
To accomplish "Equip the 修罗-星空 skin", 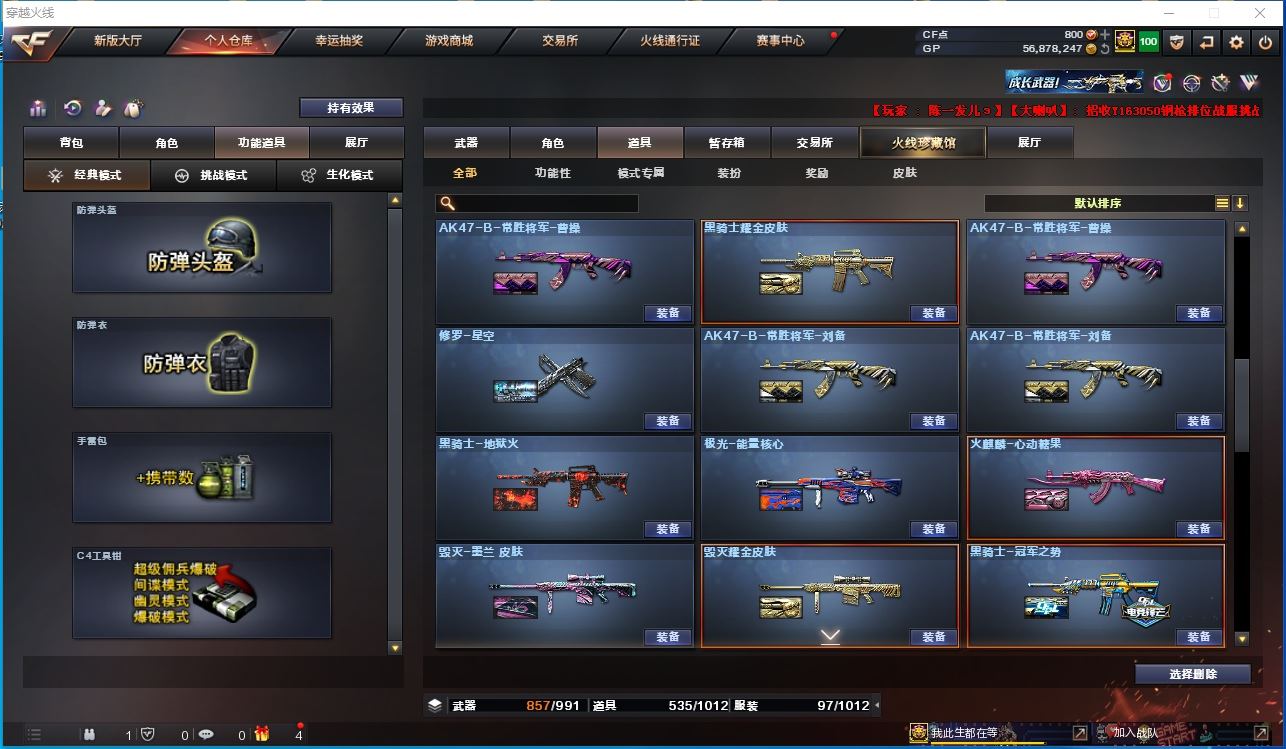I will [x=668, y=421].
